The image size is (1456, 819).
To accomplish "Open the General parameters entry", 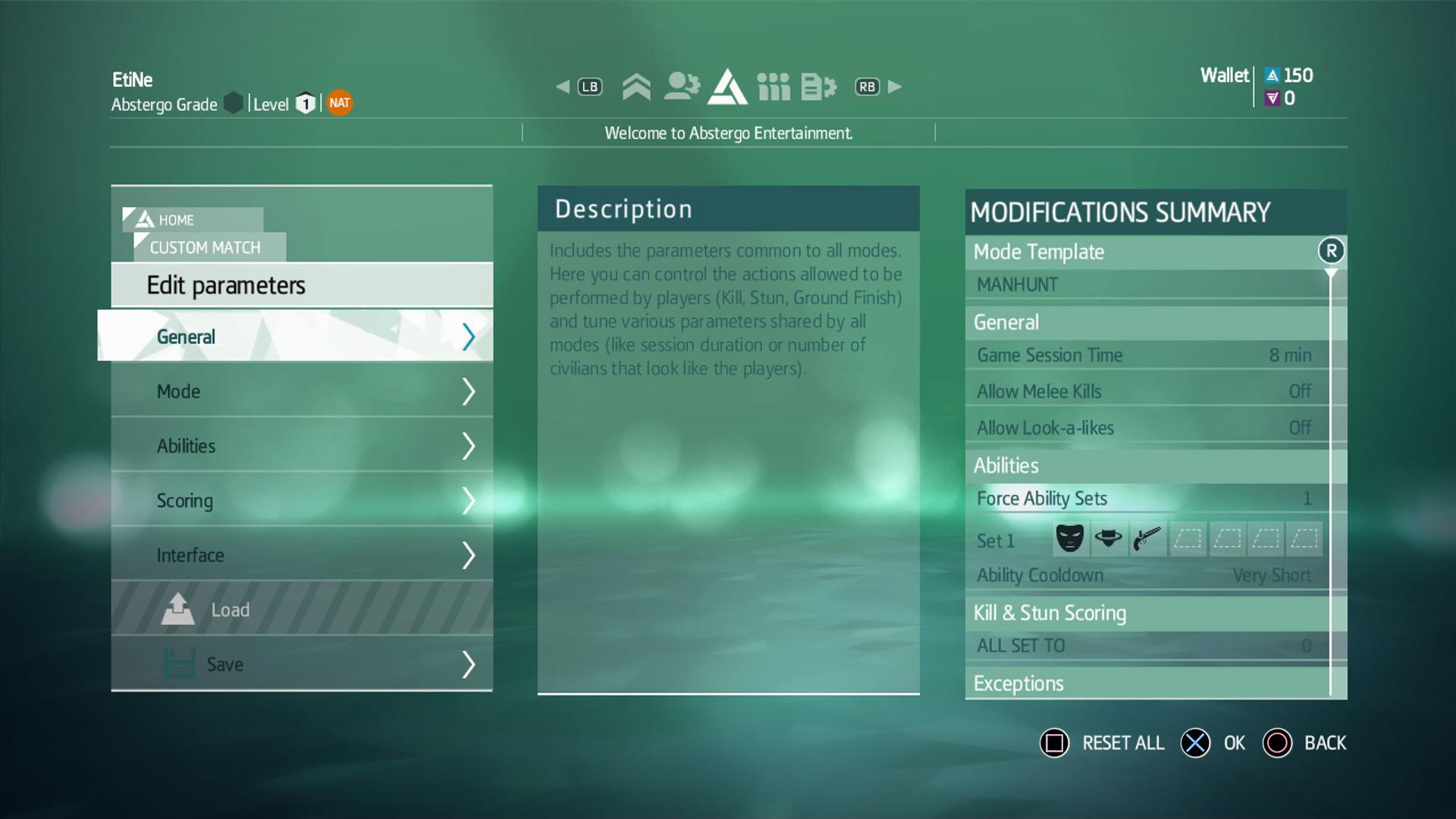I will tap(296, 337).
